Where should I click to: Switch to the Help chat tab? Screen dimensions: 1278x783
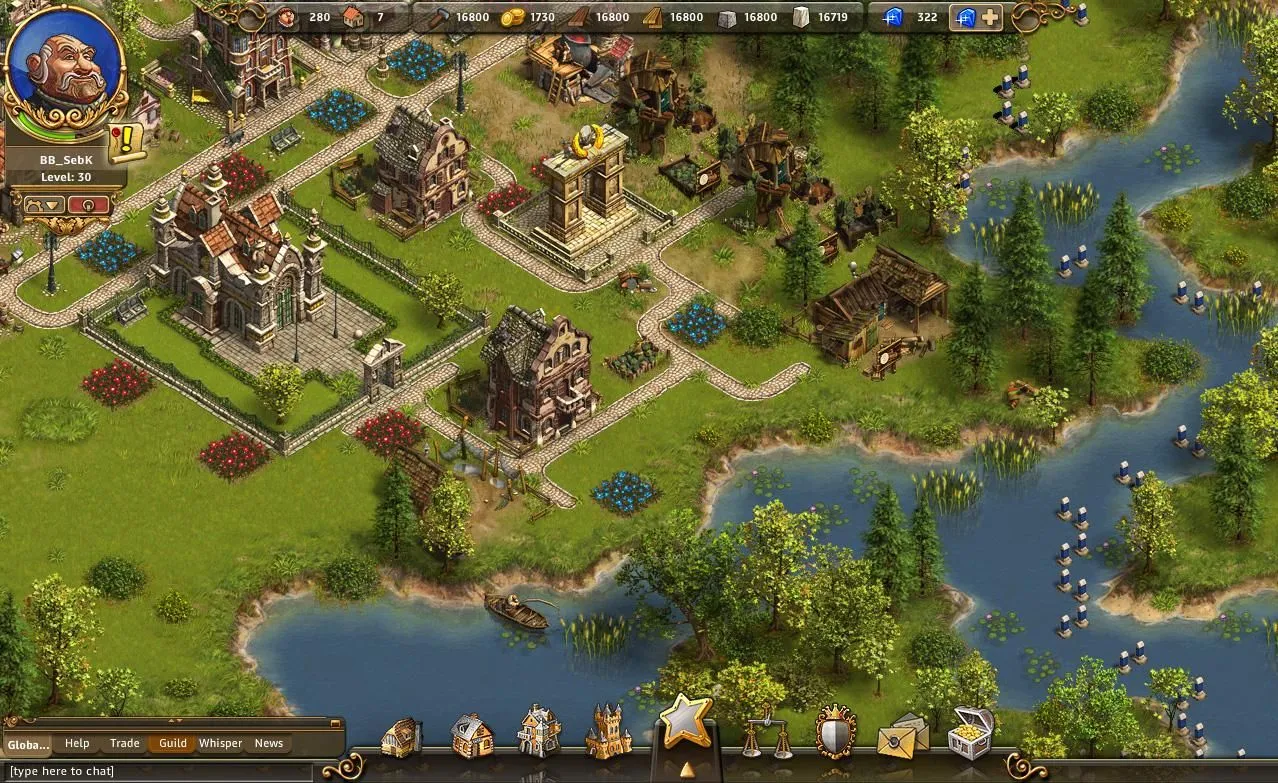pos(77,743)
